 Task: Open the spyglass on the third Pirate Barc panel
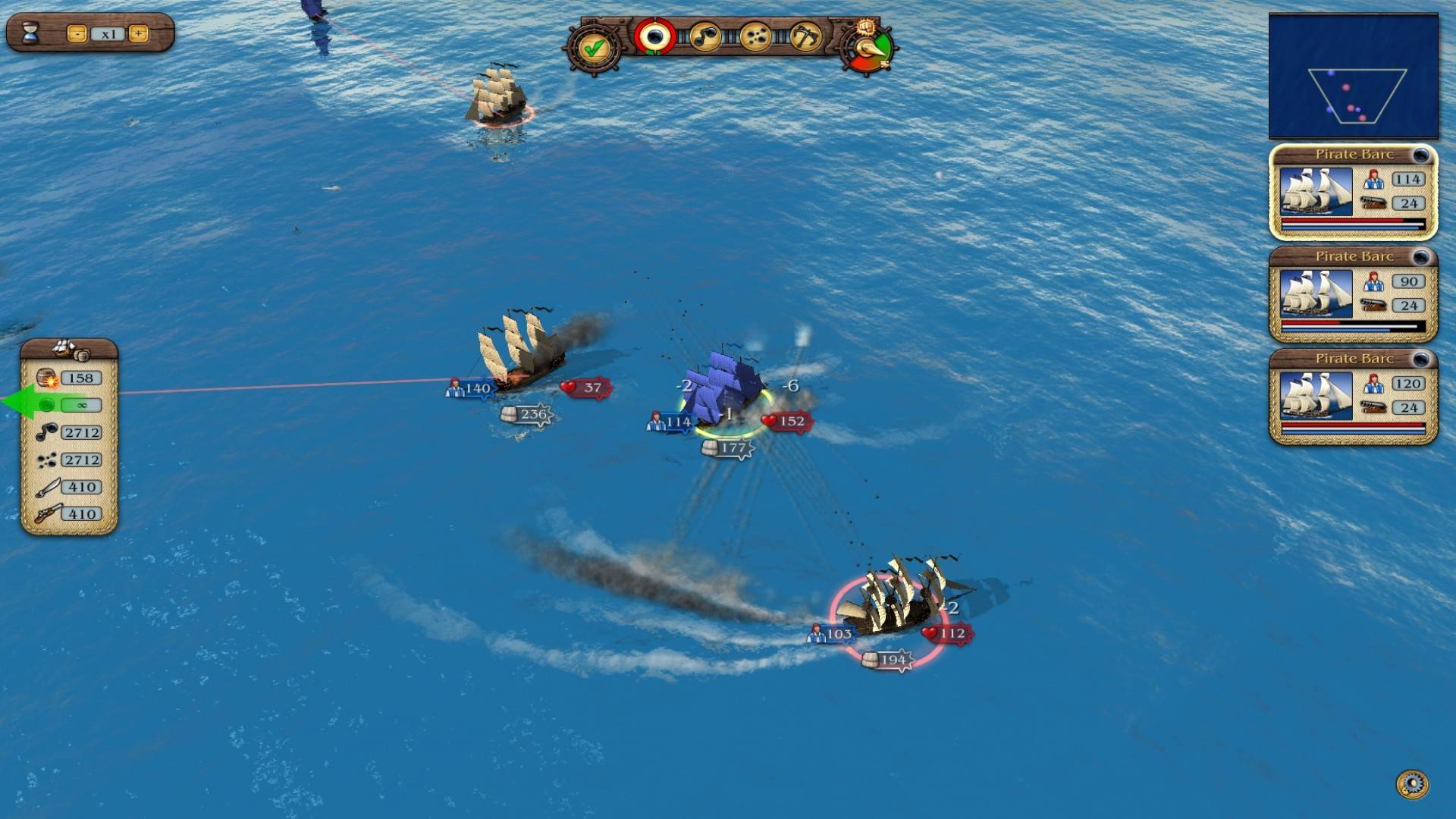pos(1420,359)
